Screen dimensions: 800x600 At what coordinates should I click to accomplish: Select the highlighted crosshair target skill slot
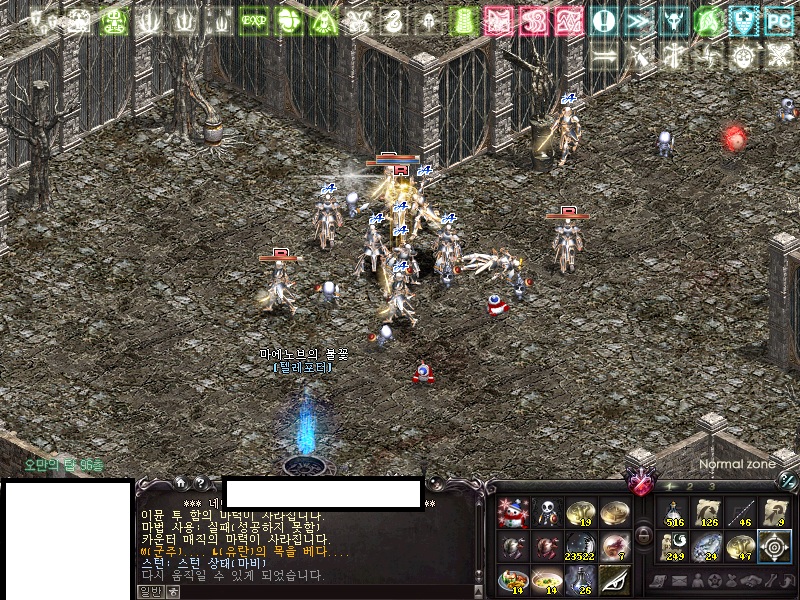(775, 547)
